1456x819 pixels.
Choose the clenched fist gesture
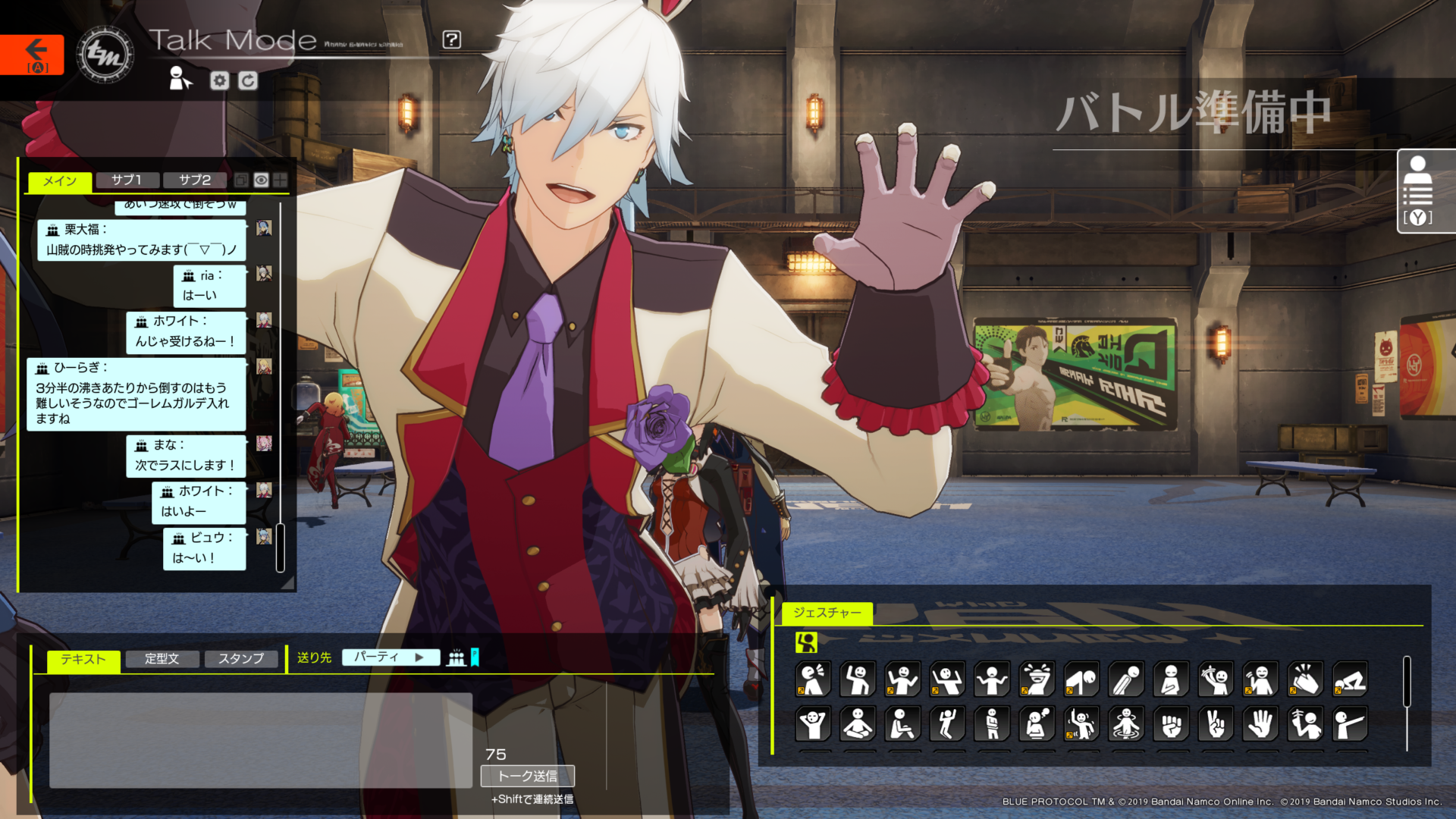1171,724
